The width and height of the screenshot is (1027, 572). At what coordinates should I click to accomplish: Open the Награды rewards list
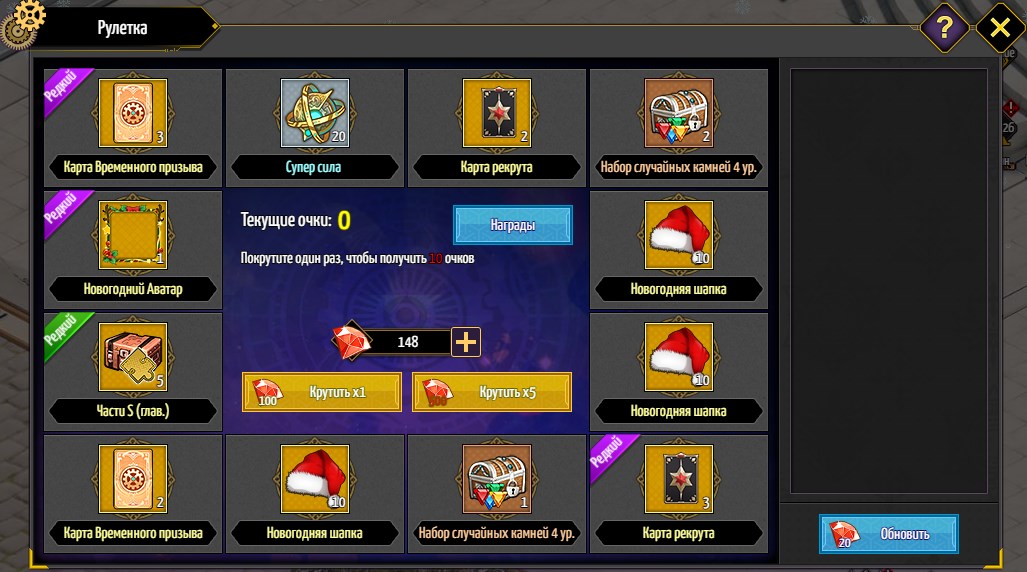(x=513, y=225)
